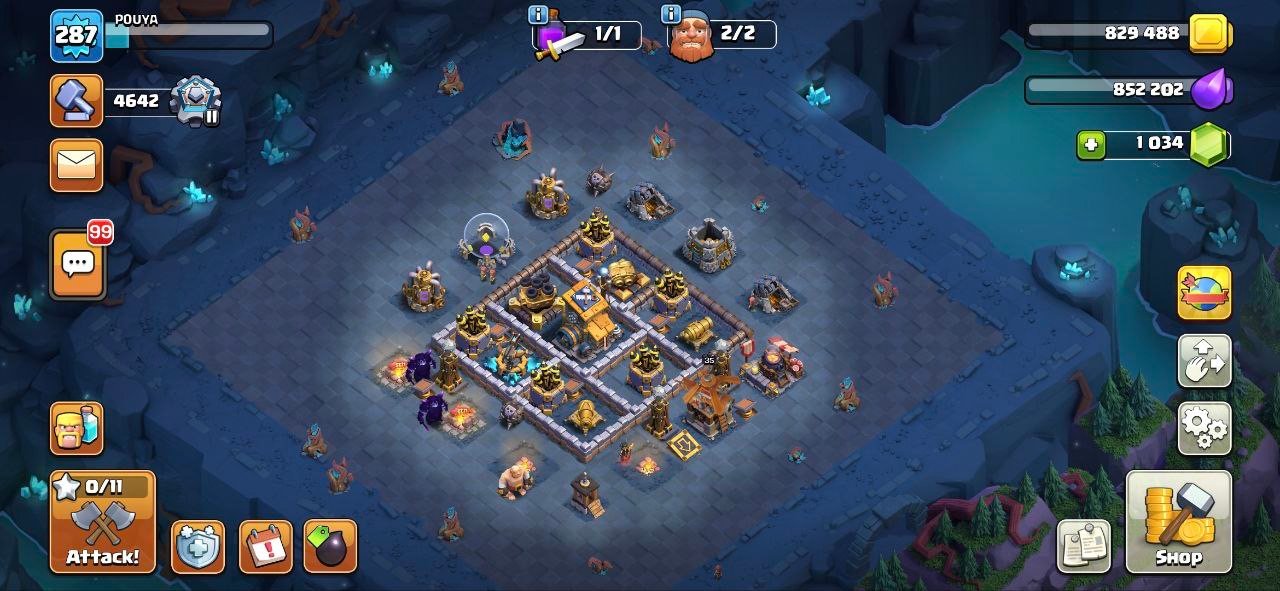This screenshot has height=591, width=1280.
Task: Open the clipboard notes icon beside Shop
Action: (x=1084, y=547)
